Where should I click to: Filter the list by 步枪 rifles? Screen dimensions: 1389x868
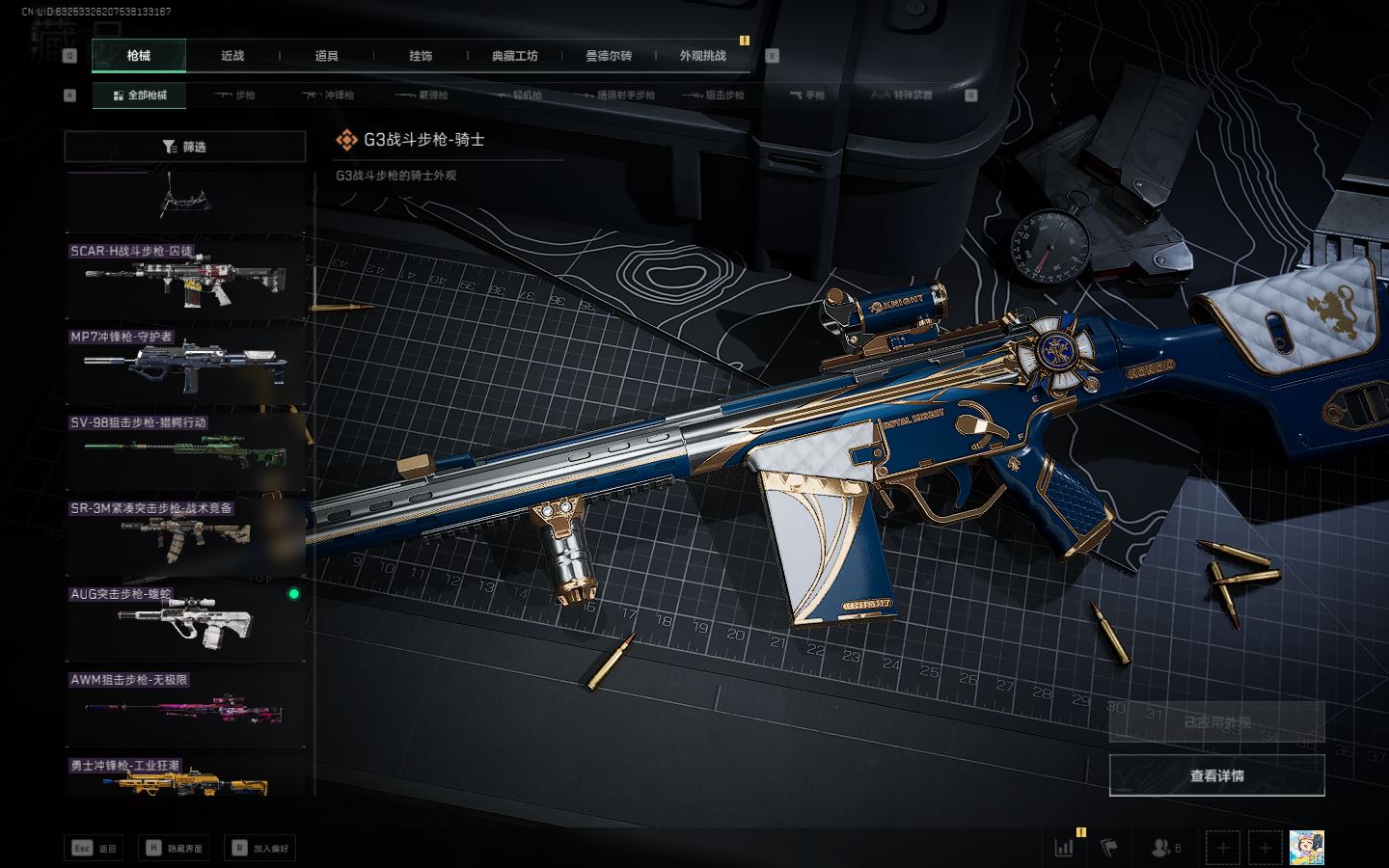[x=234, y=95]
